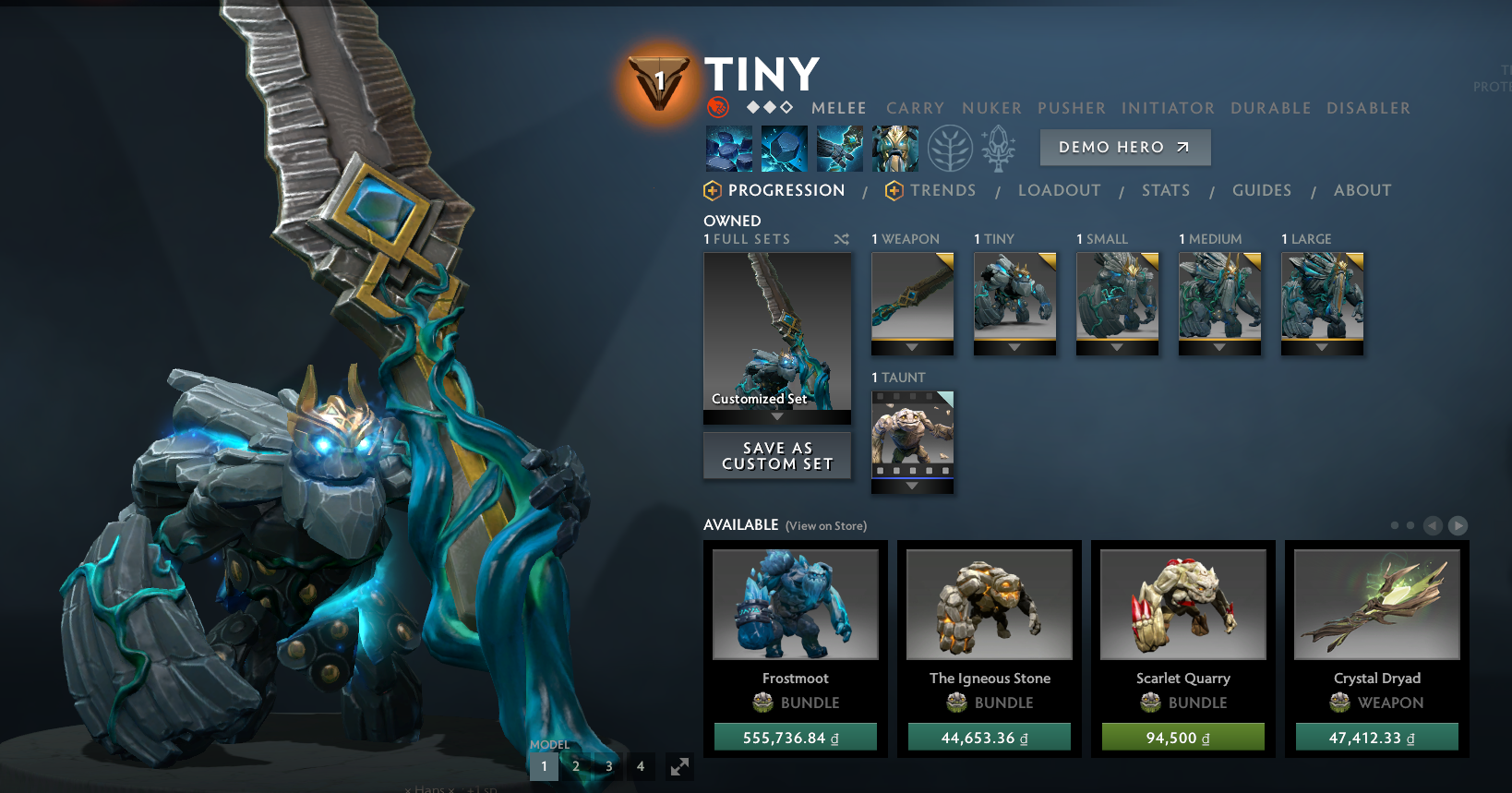Screen dimensions: 1512x793
Task: Click the melee attack type icon beside the stars
Action: tap(718, 107)
